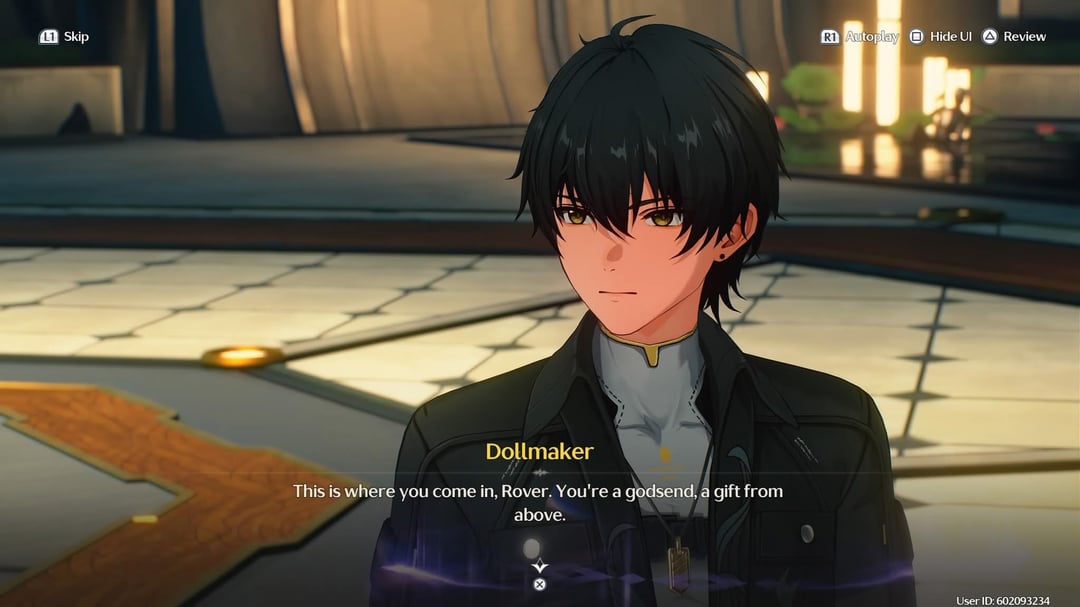Viewport: 1080px width, 607px height.
Task: Skip the dialogue cutscene
Action: coord(64,37)
